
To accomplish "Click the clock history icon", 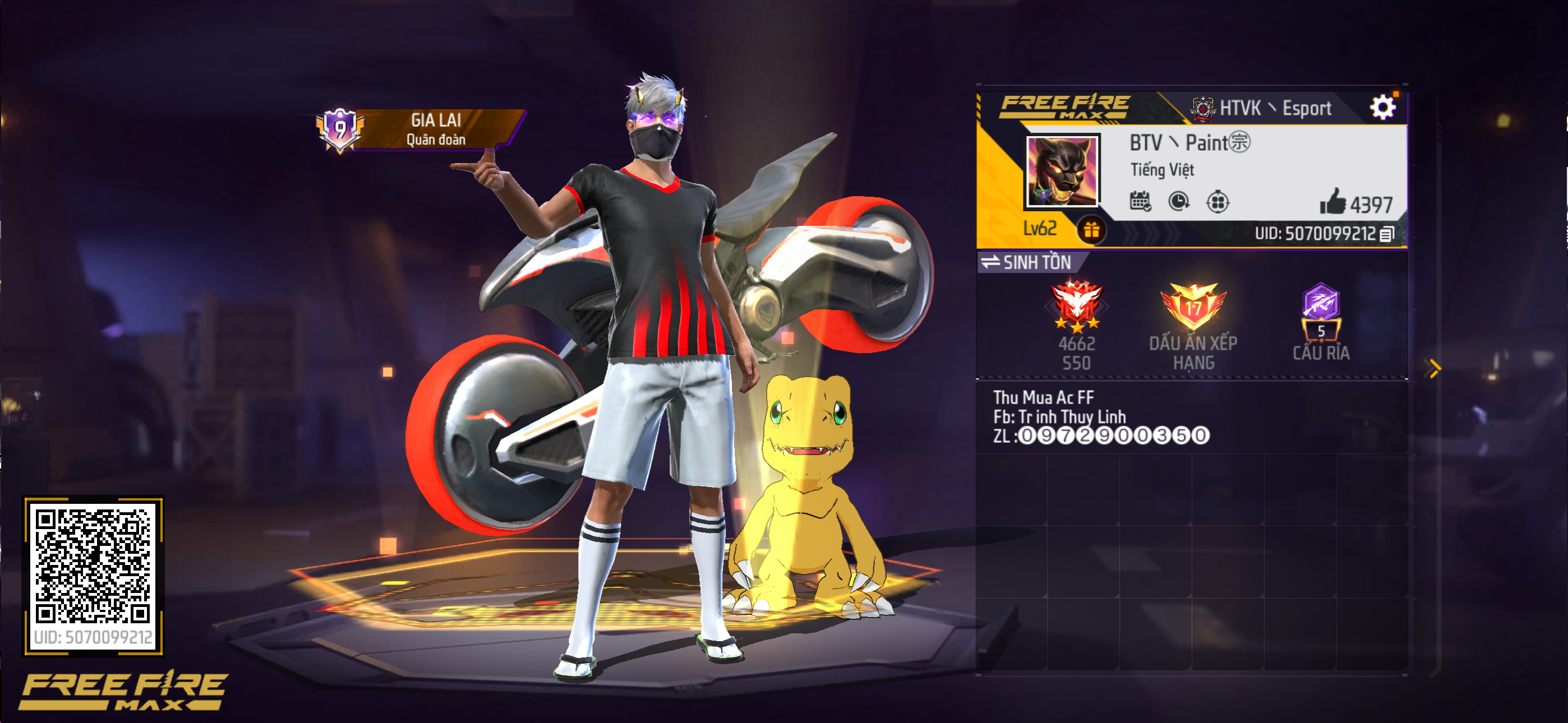I will point(1178,201).
